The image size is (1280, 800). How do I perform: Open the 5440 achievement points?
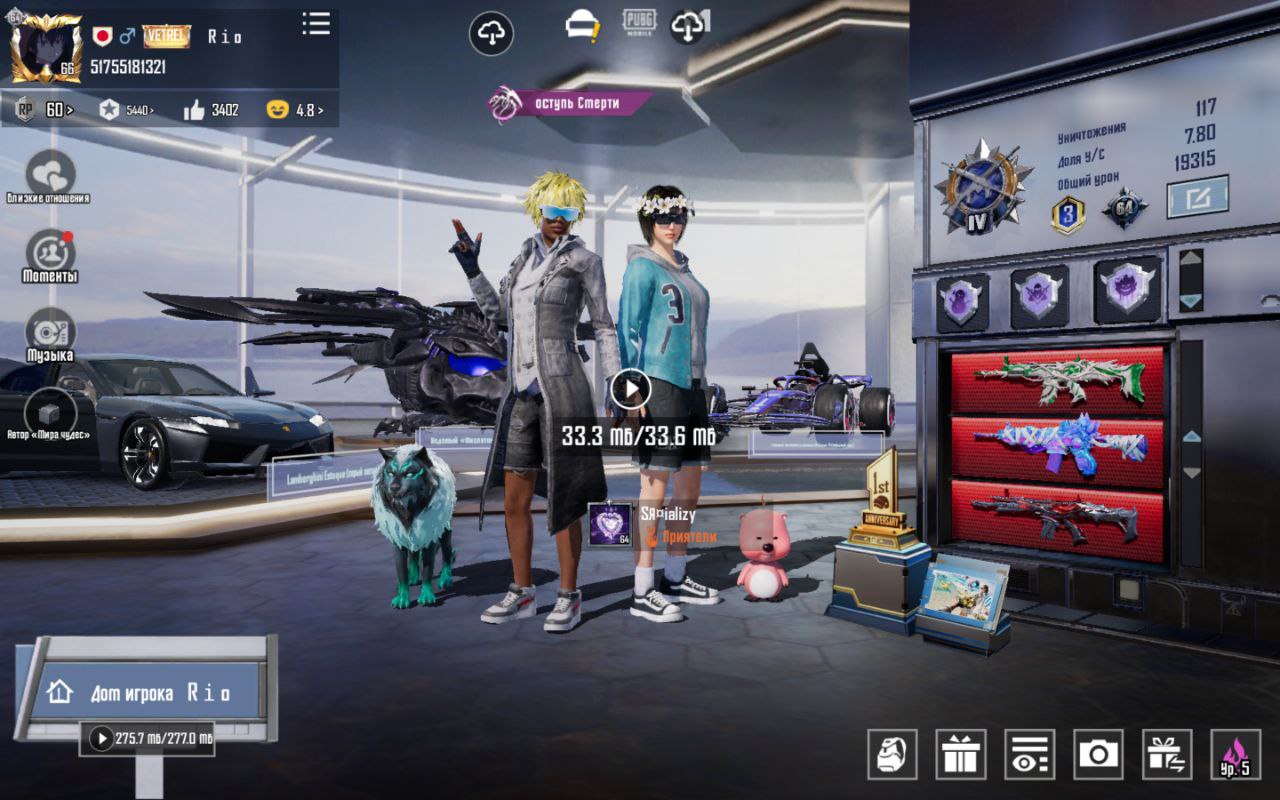click(x=127, y=110)
